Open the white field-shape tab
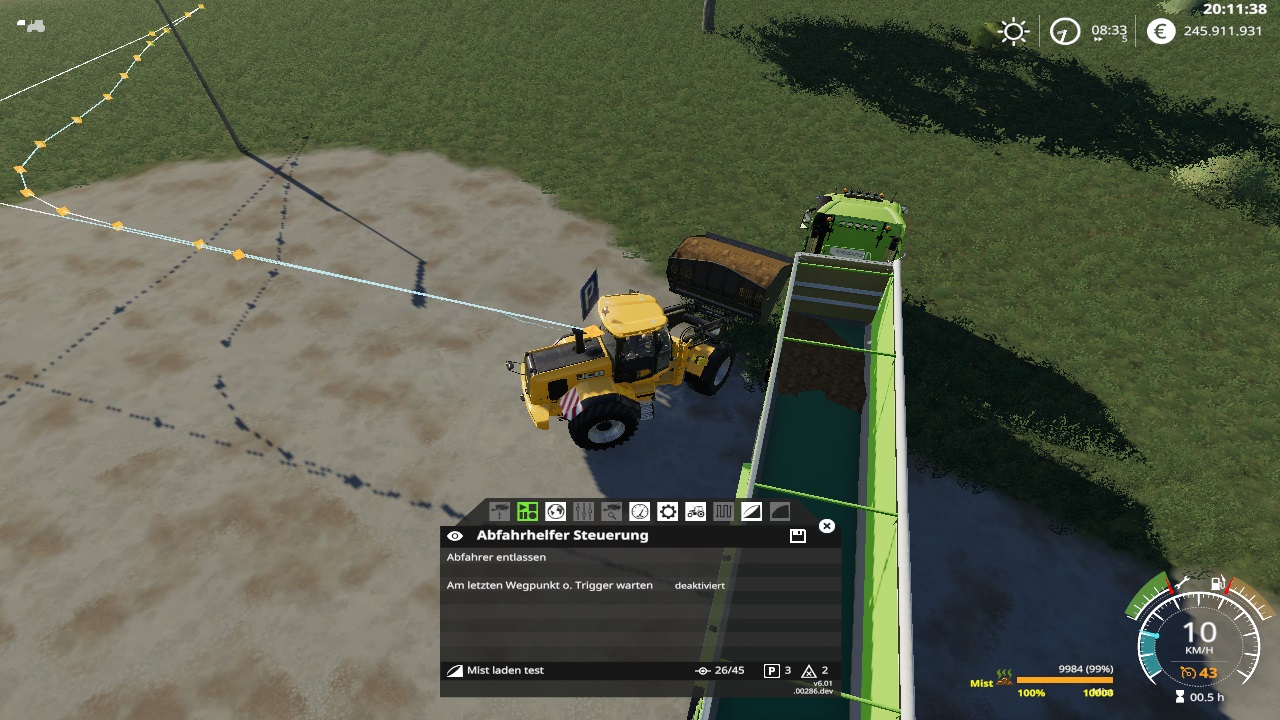Image resolution: width=1280 pixels, height=720 pixels. [x=751, y=512]
